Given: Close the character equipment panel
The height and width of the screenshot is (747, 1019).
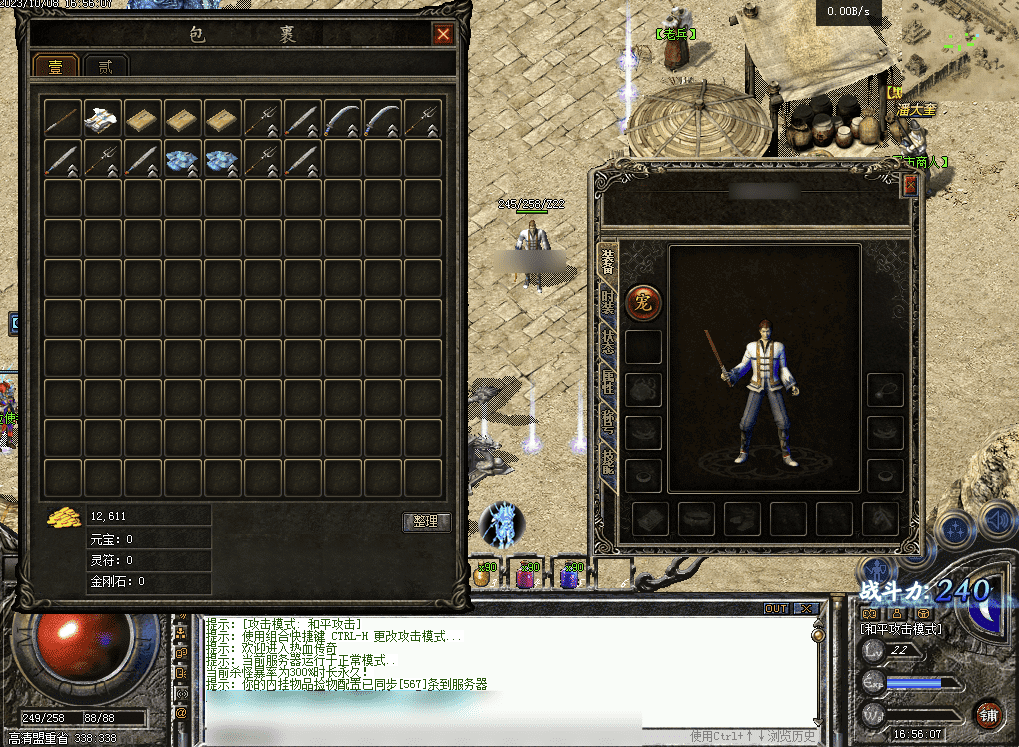Looking at the screenshot, I should coord(909,185).
